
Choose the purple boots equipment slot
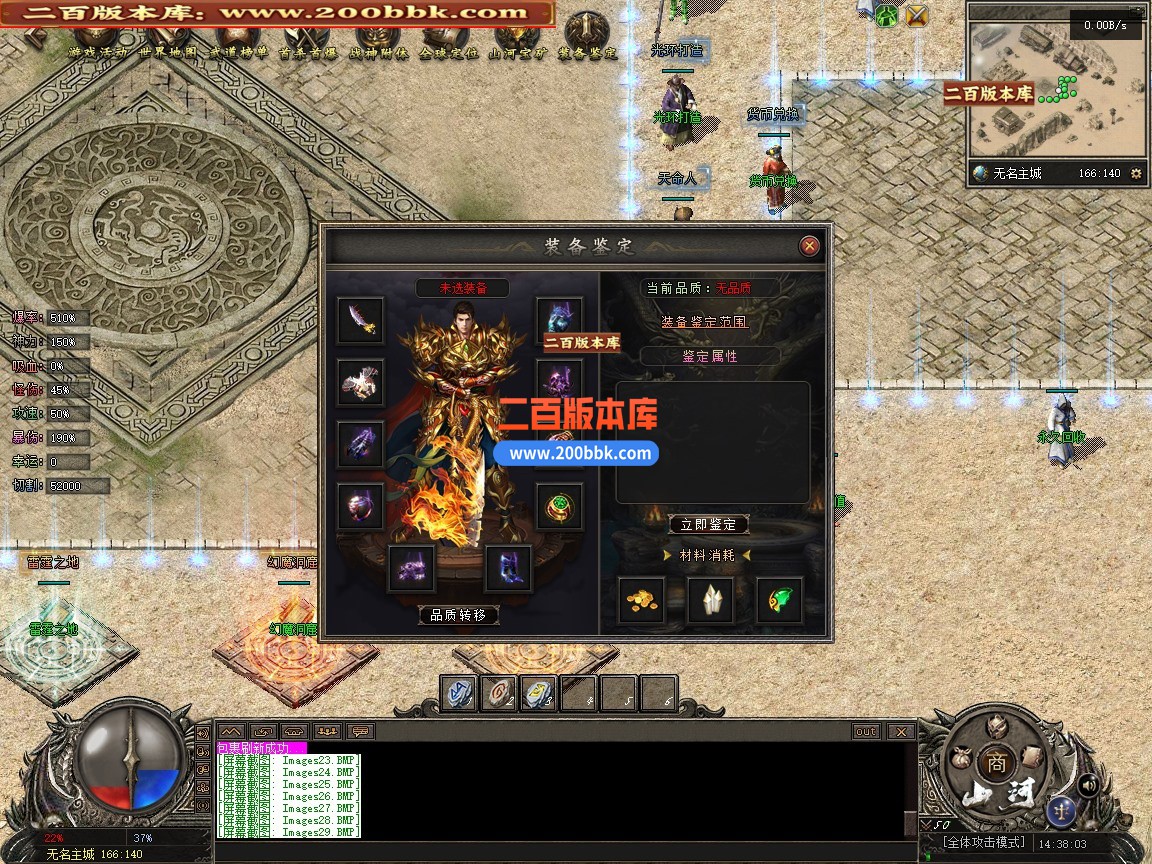click(x=509, y=569)
